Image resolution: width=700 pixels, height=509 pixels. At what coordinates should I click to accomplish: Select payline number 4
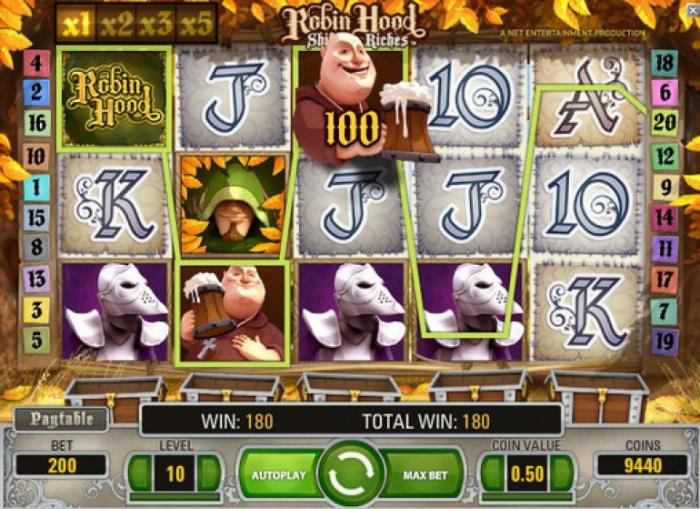pos(36,62)
